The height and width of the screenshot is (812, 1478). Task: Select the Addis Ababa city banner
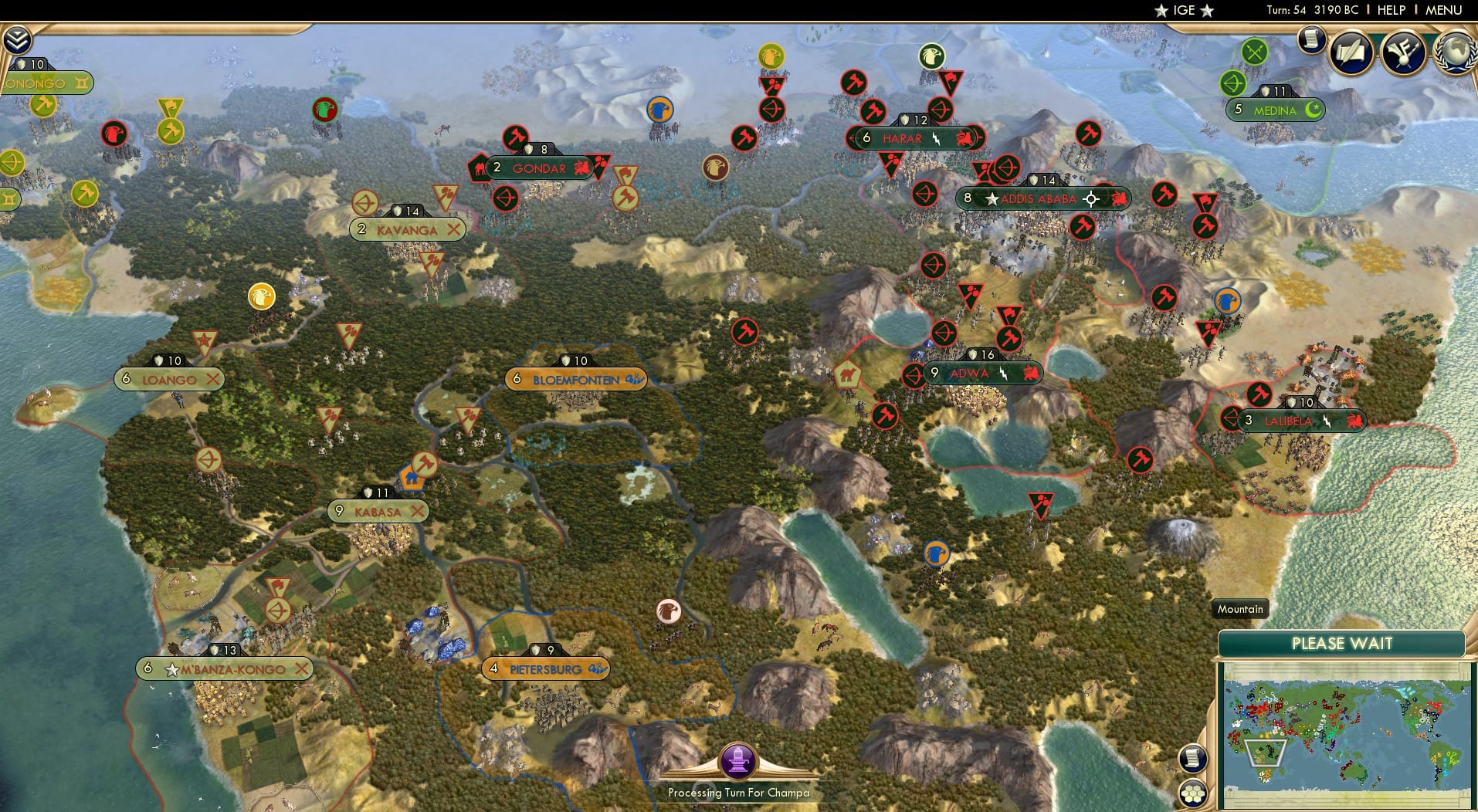click(x=1035, y=198)
